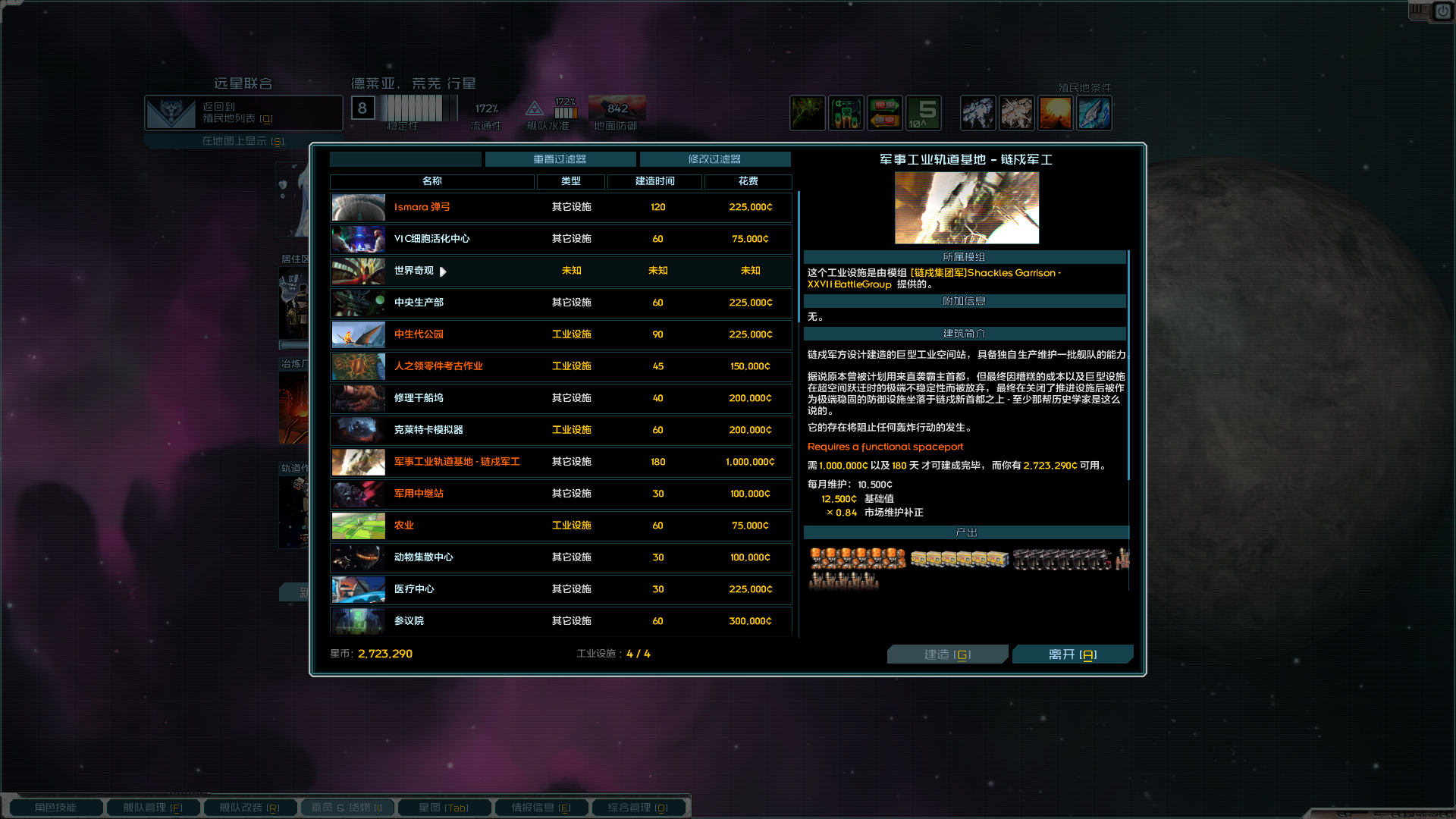Click 重置过滤器 to reset filters
Screen dimensions: 1456x819
coord(560,159)
